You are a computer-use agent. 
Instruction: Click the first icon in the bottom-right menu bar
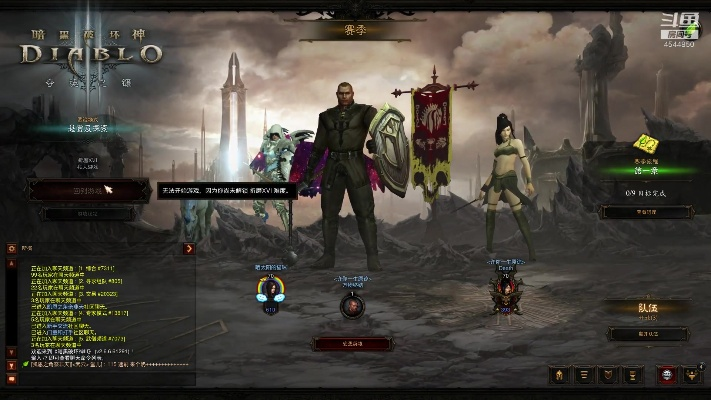[x=559, y=375]
